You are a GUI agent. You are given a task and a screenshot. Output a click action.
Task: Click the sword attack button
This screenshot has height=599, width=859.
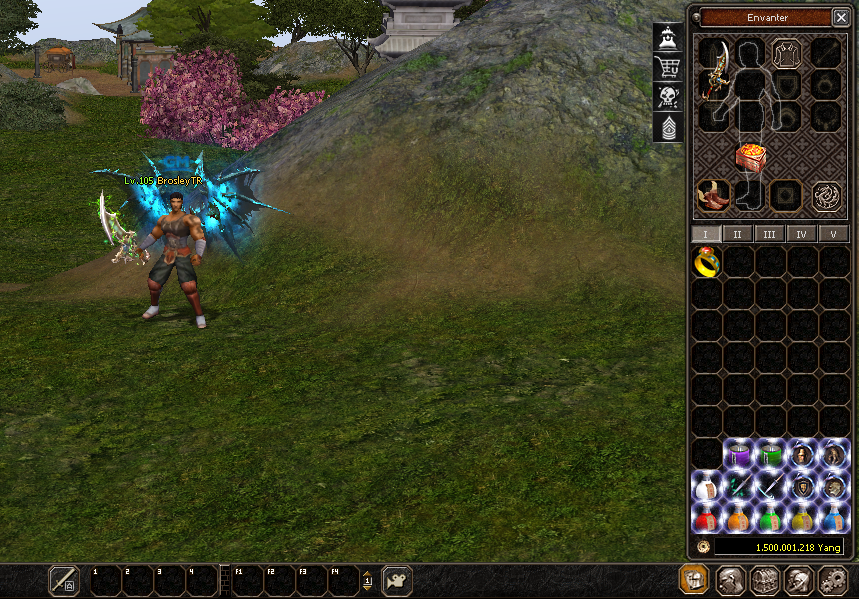64,580
